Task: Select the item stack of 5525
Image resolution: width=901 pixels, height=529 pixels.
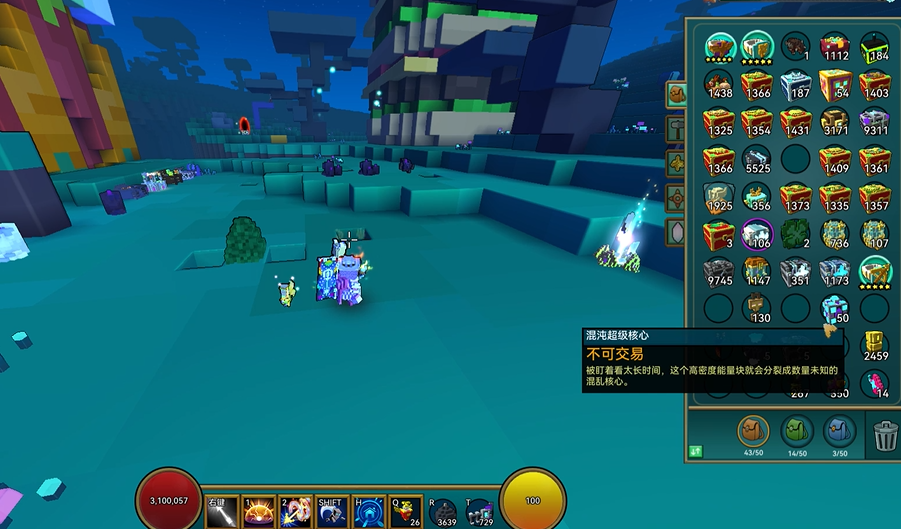Action: tap(757, 160)
